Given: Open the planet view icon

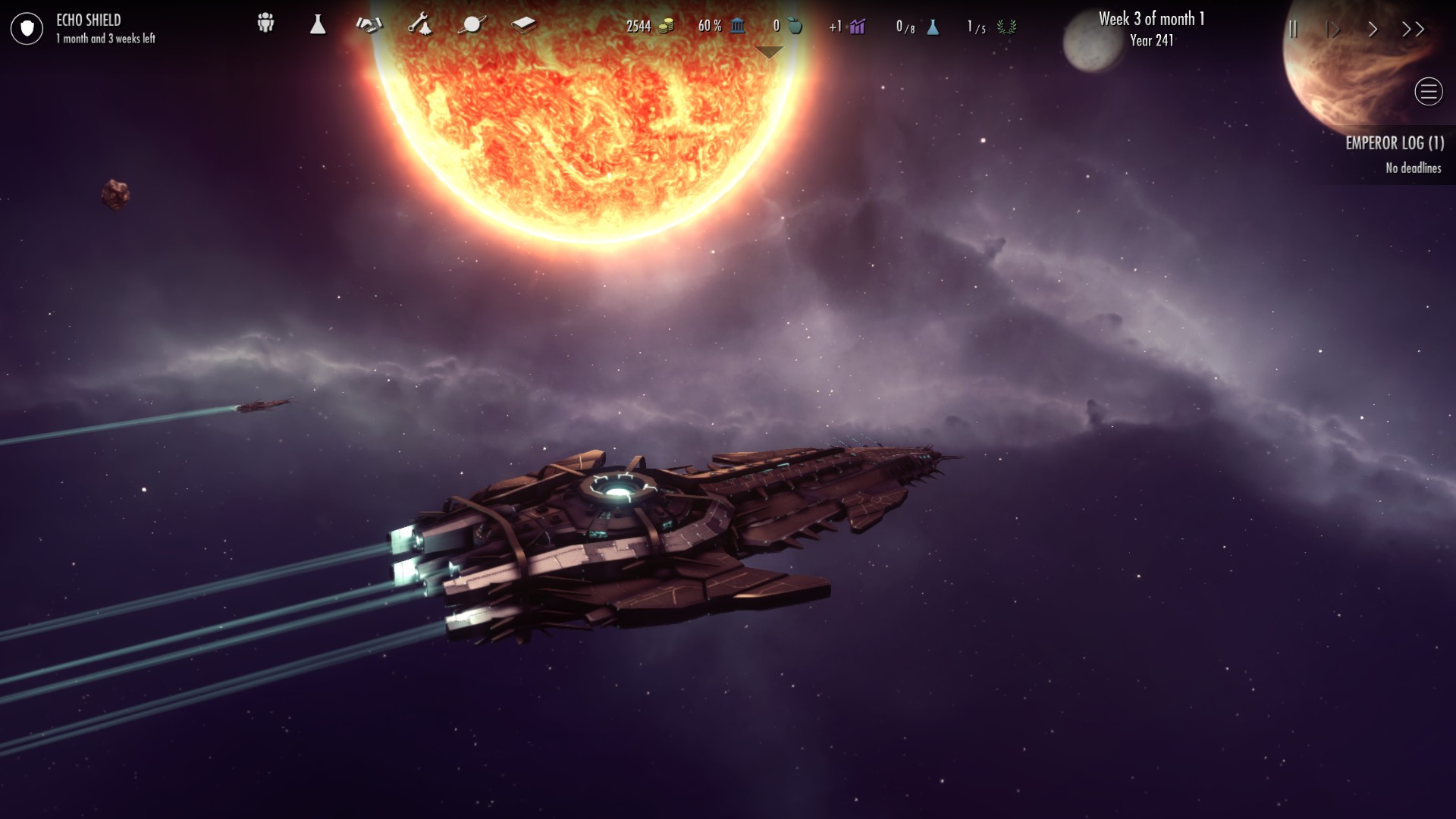Looking at the screenshot, I should click(472, 24).
